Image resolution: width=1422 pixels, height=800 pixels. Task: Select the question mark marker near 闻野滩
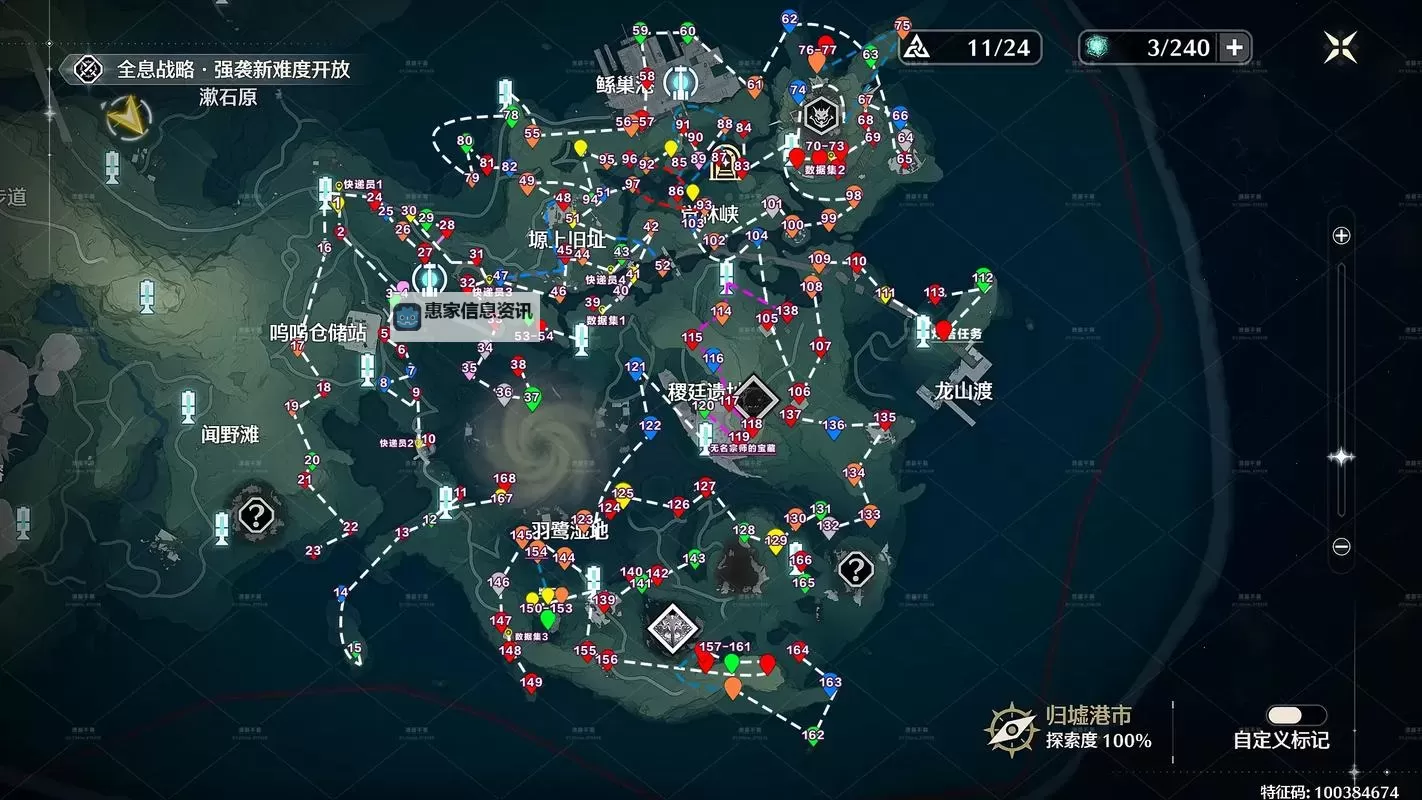point(256,516)
